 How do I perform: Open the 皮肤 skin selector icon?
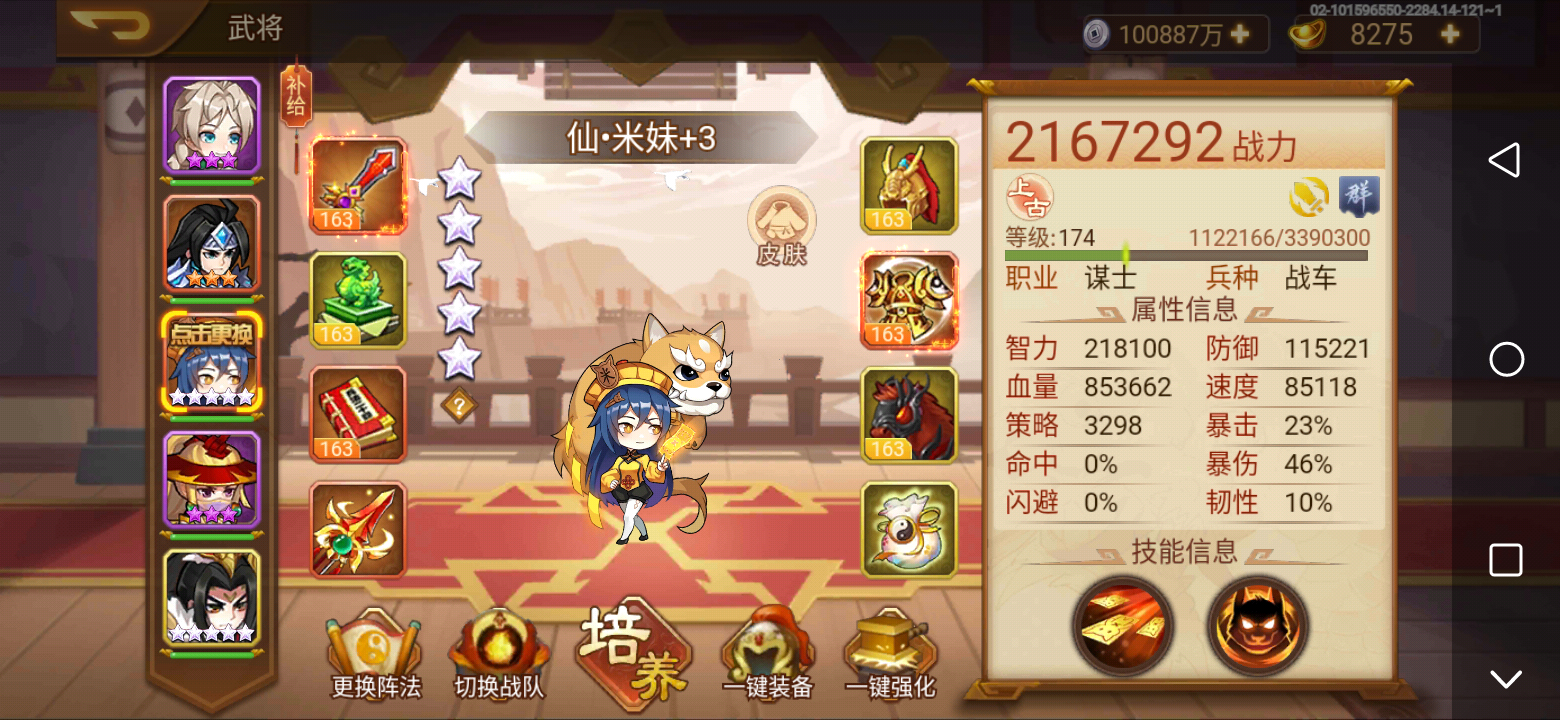coord(782,228)
